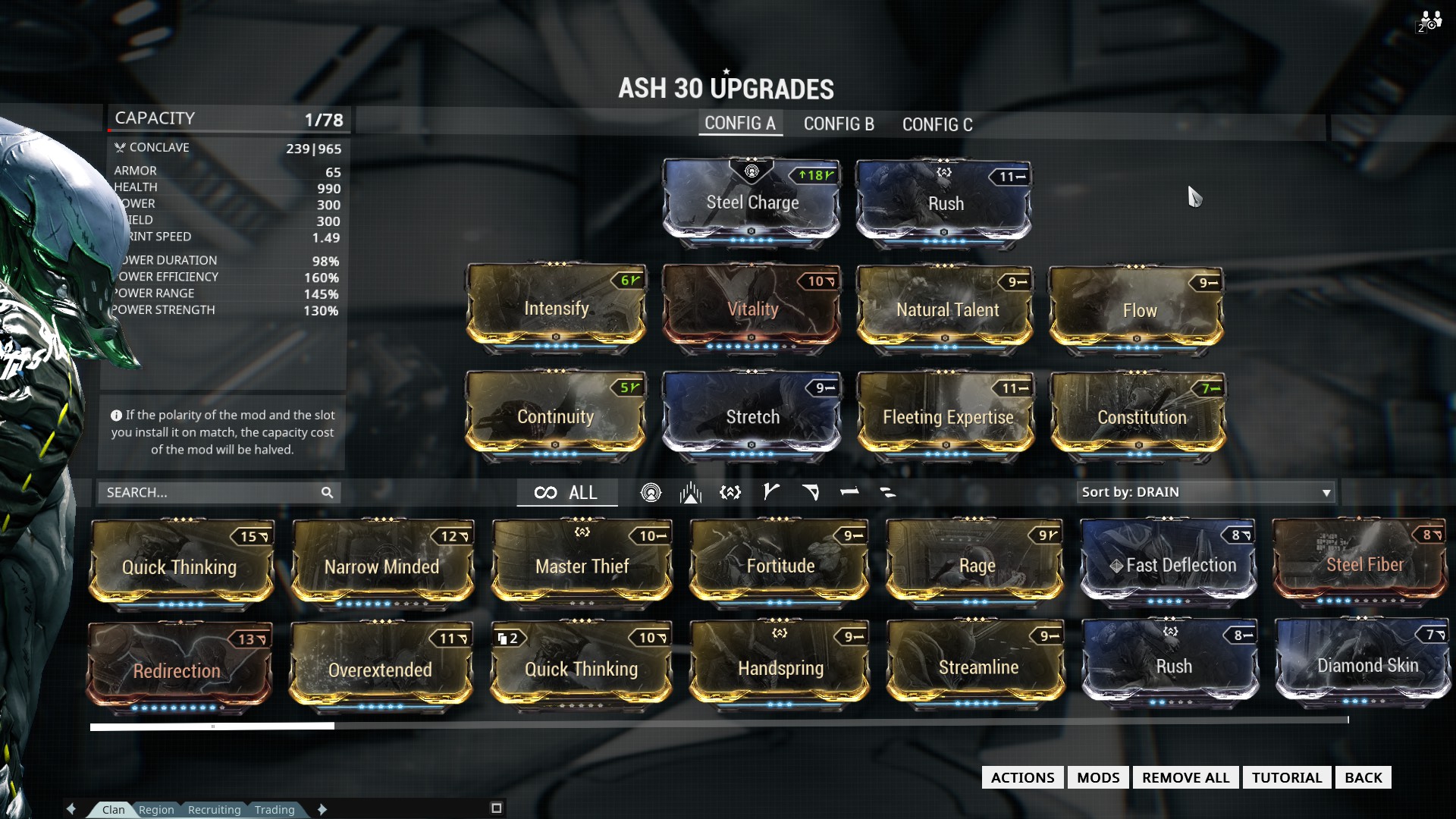Switch to the Config B tab
The height and width of the screenshot is (819, 1456).
(839, 124)
